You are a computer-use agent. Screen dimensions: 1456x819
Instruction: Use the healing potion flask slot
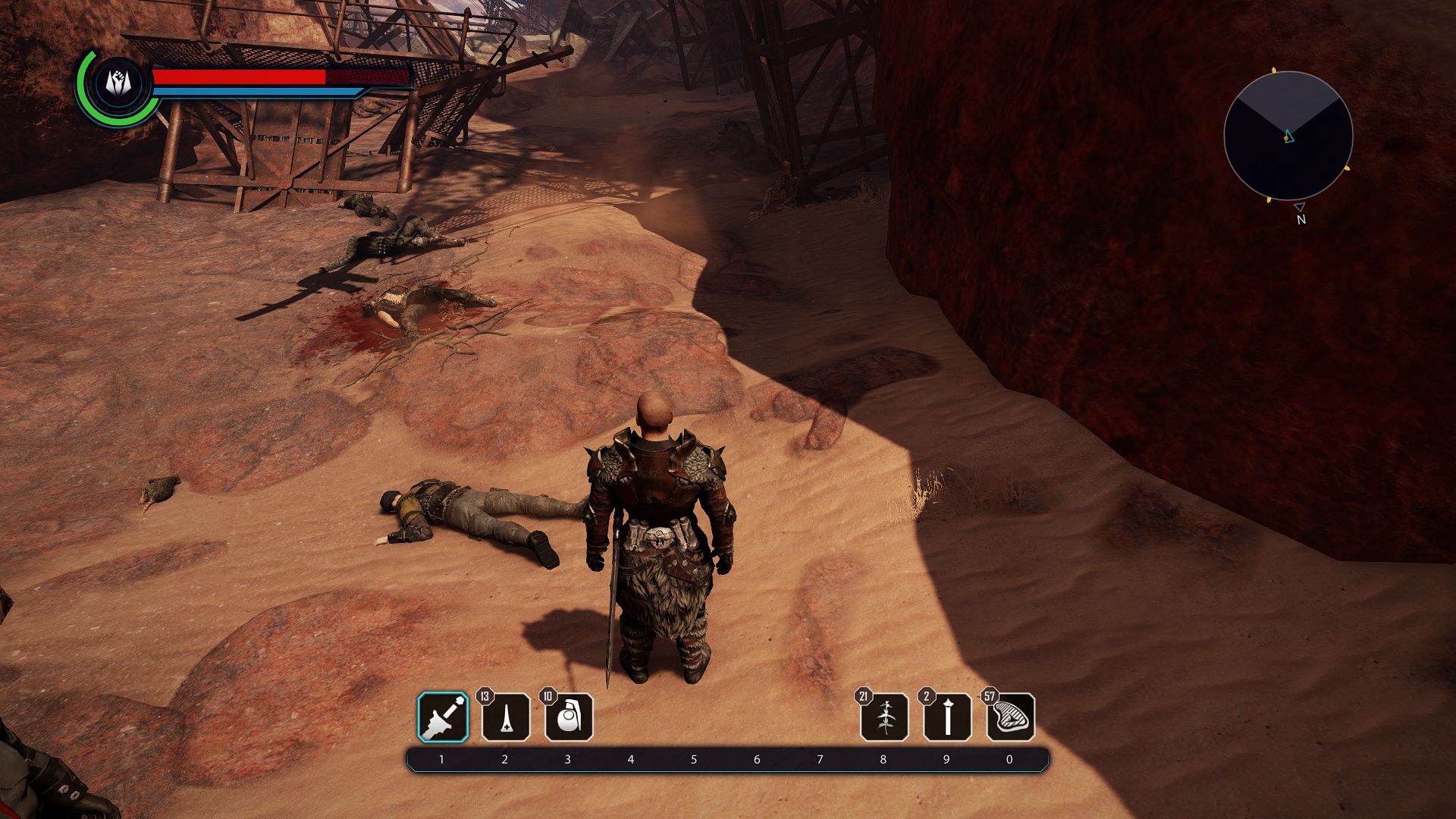[x=506, y=717]
